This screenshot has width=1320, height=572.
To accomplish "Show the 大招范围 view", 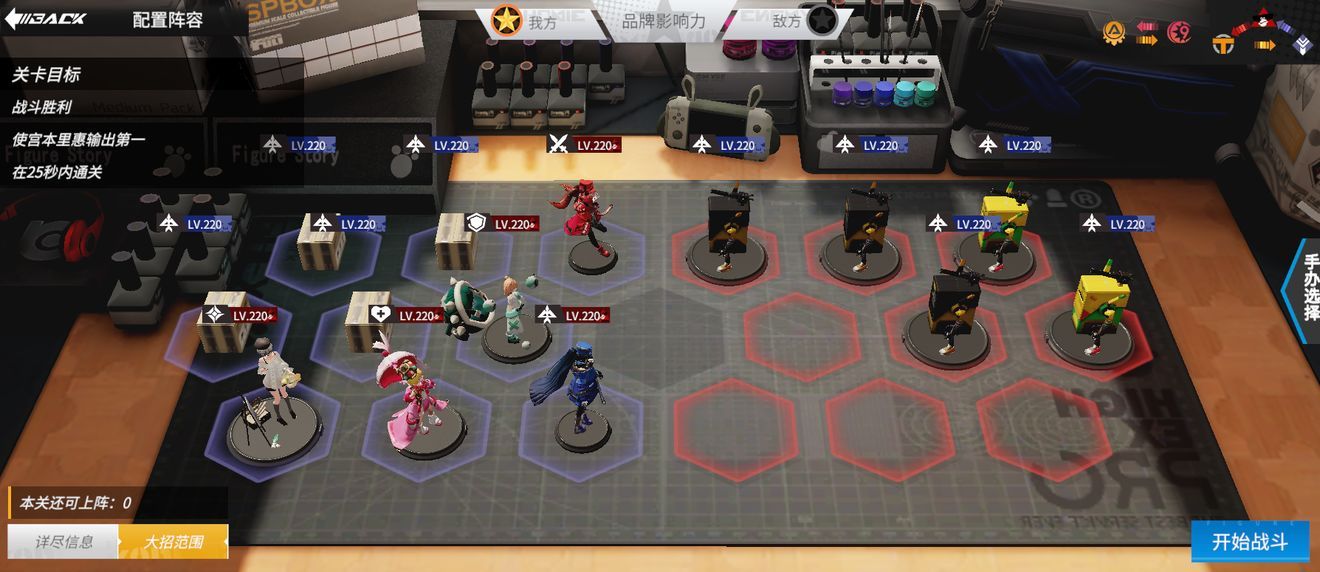I will tap(173, 542).
